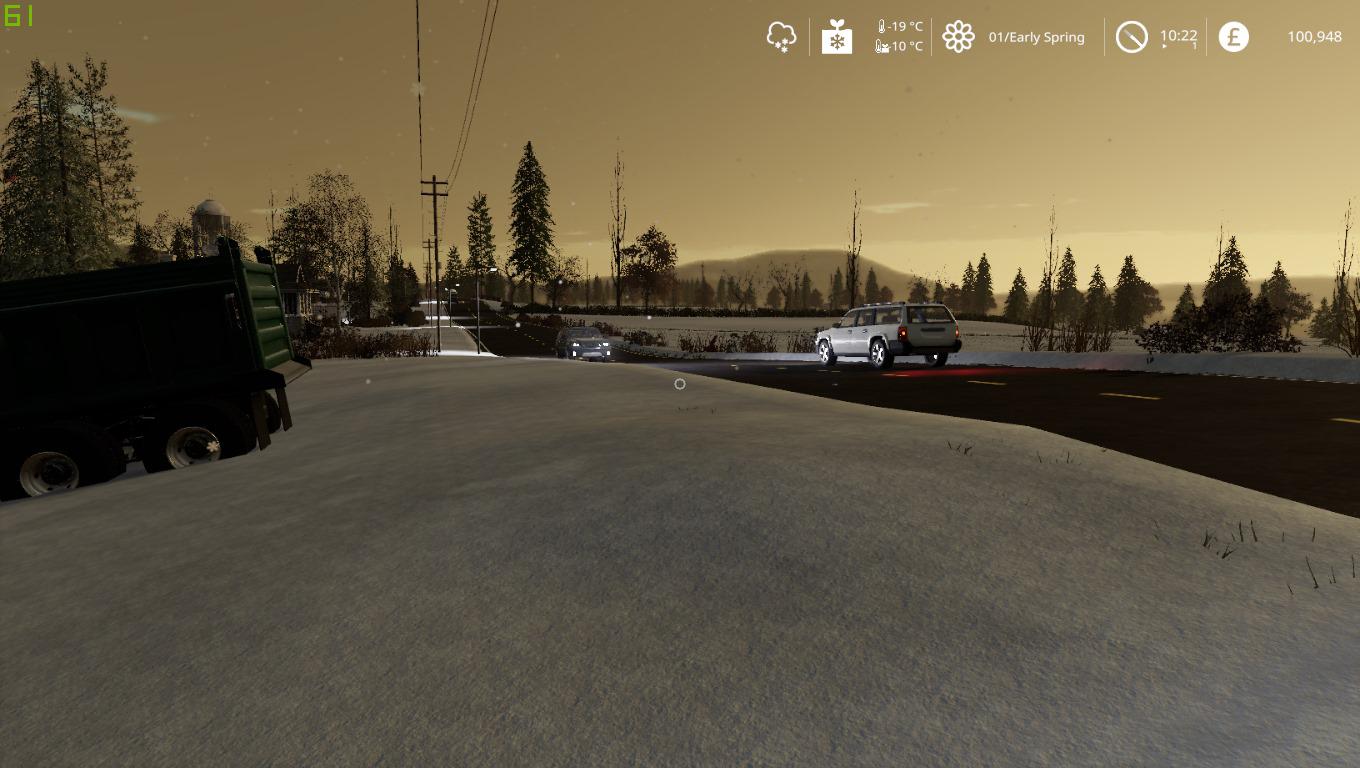This screenshot has width=1360, height=768.
Task: Select the pound currency money icon
Action: click(1233, 37)
